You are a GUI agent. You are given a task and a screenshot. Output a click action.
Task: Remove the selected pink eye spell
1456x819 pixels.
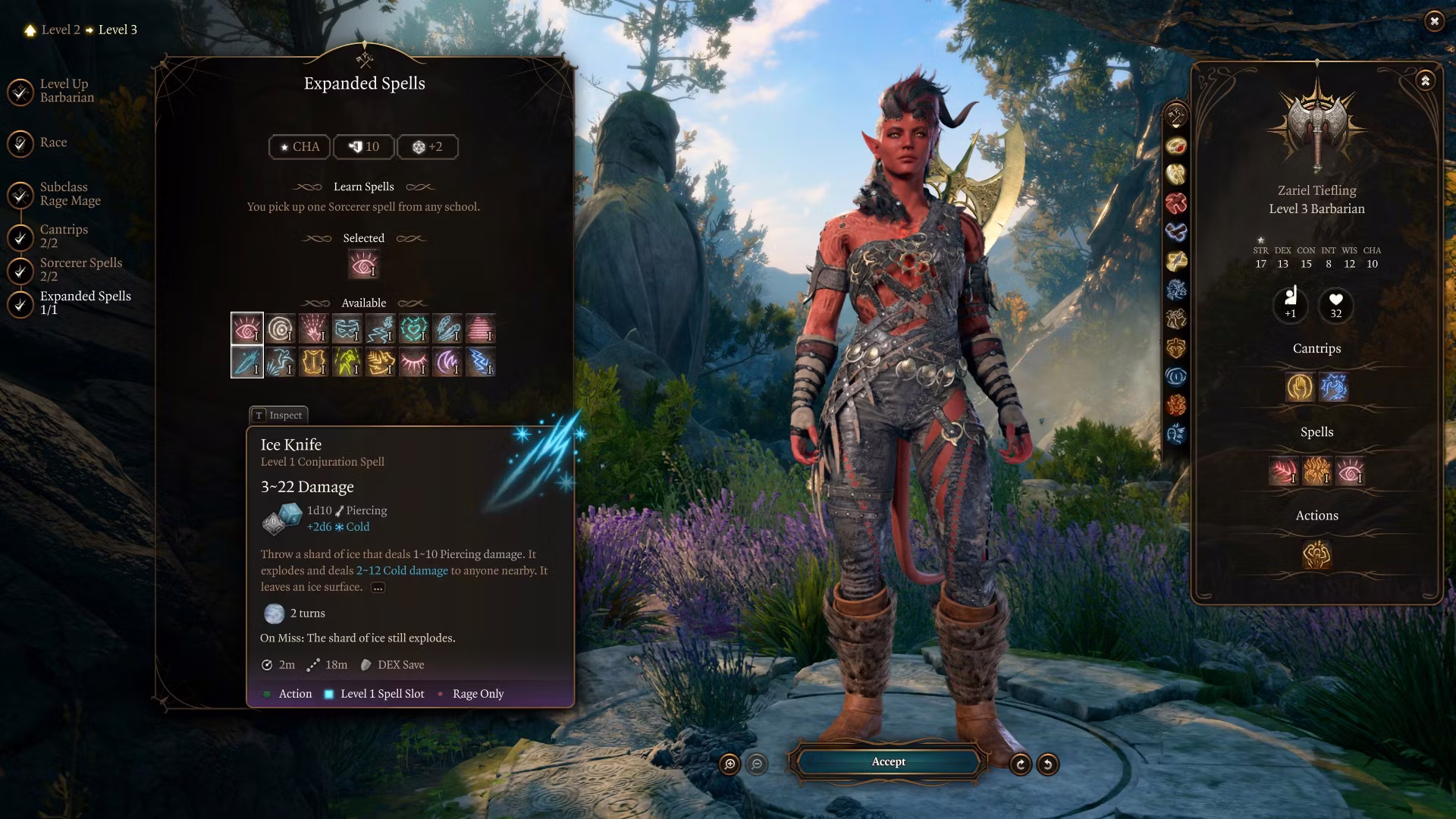pyautogui.click(x=363, y=265)
